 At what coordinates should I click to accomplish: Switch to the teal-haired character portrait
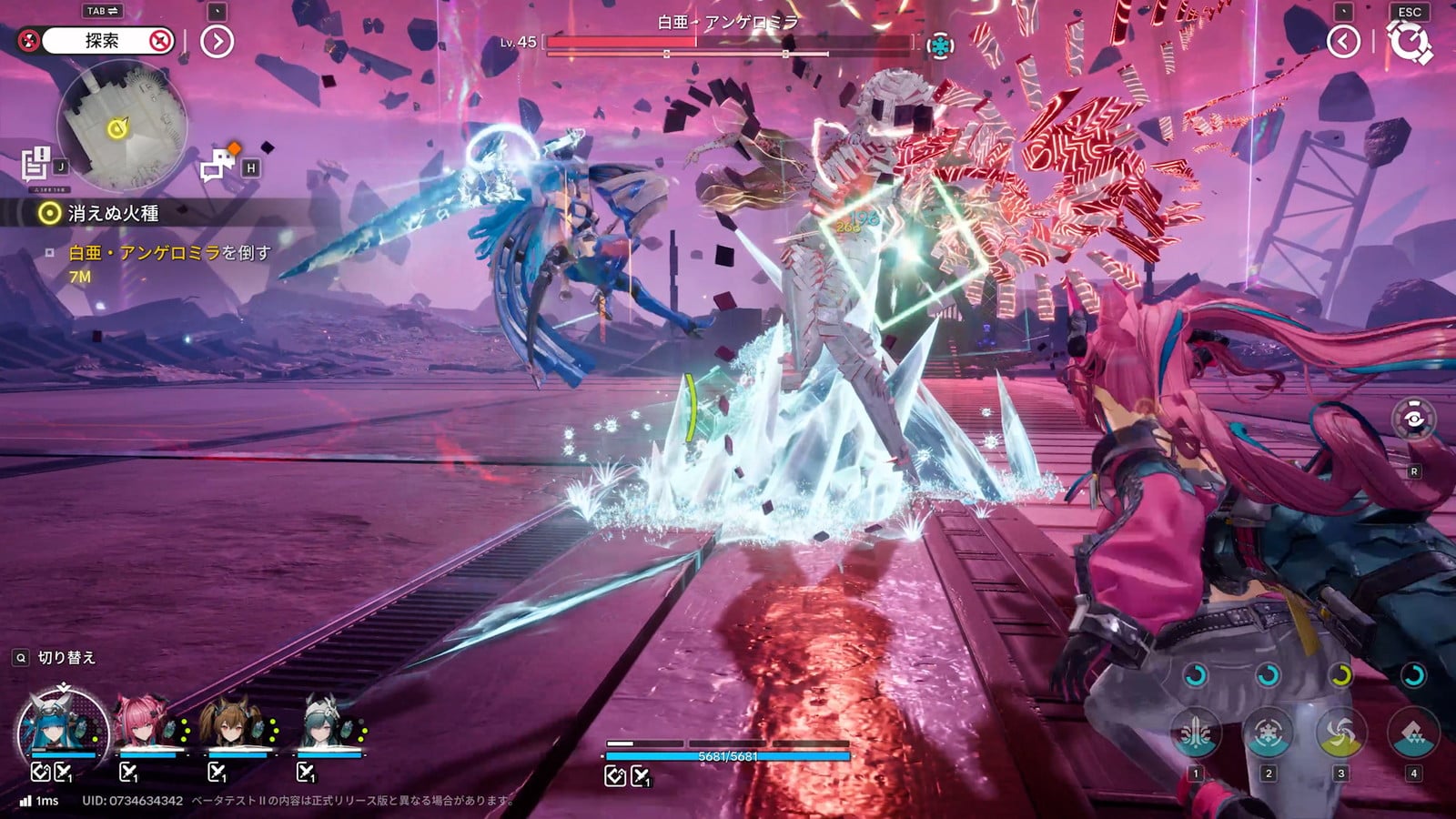click(x=326, y=725)
